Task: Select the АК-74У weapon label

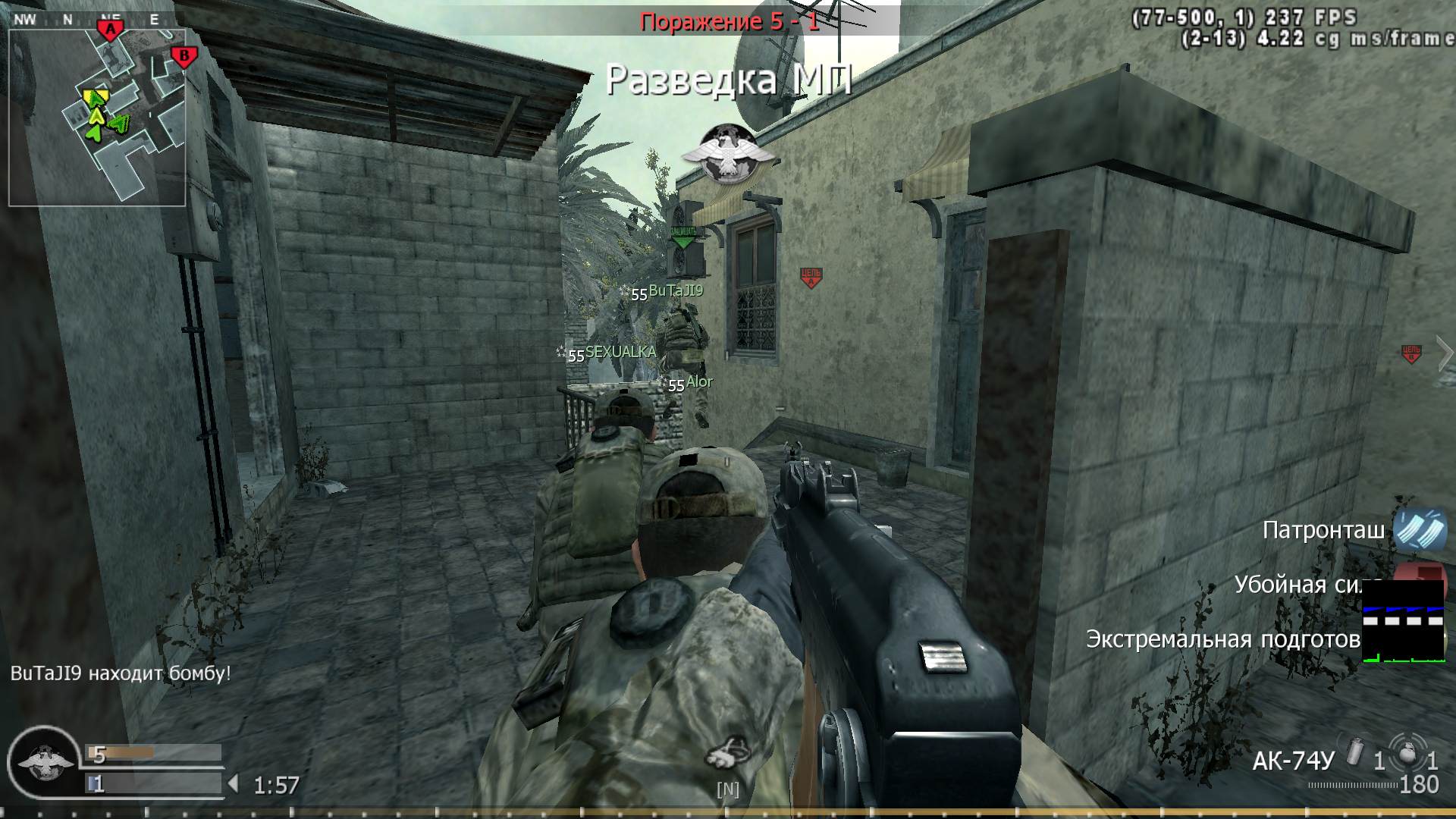Action: [1292, 761]
